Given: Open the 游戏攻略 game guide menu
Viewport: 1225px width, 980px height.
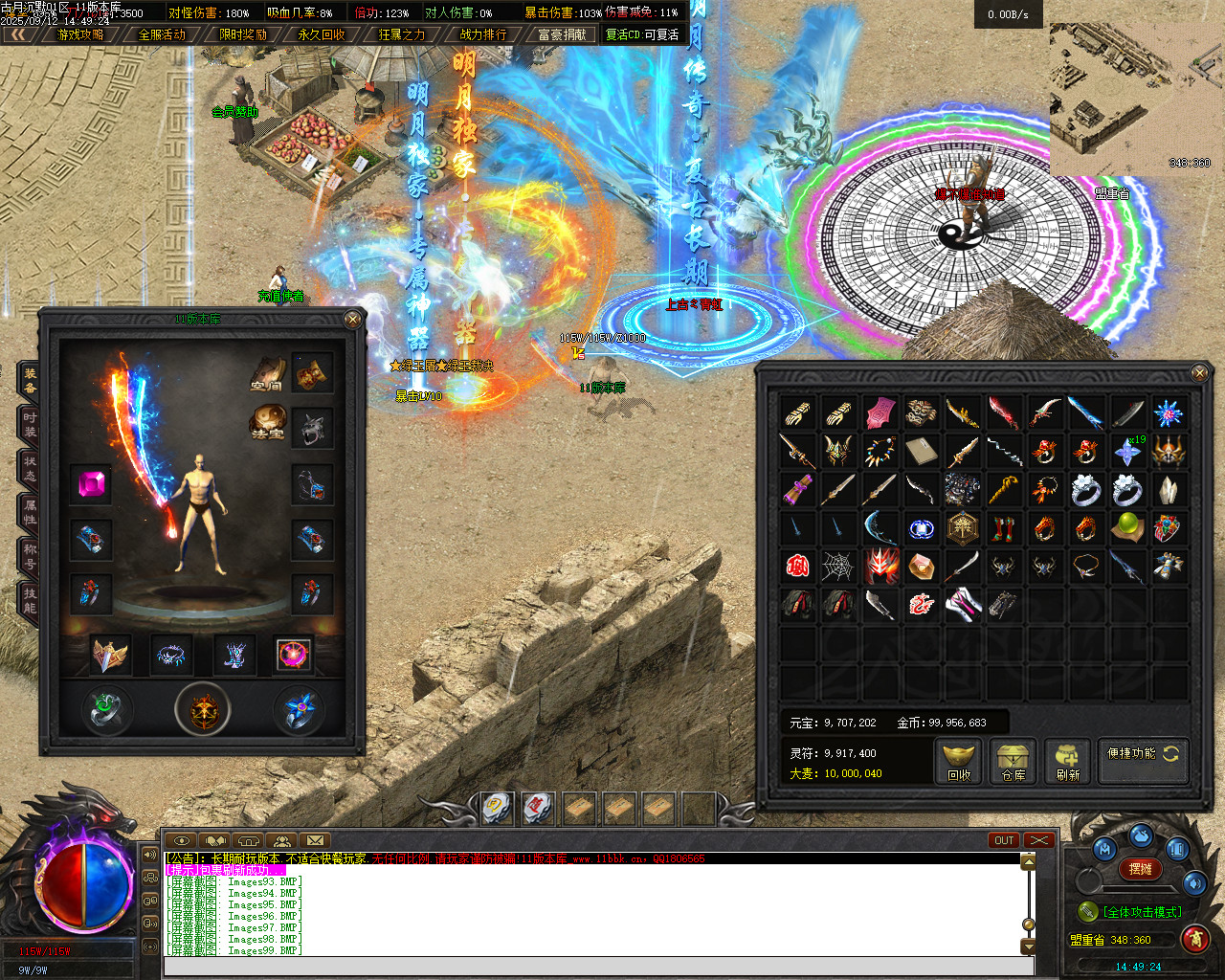Looking at the screenshot, I should tap(80, 34).
